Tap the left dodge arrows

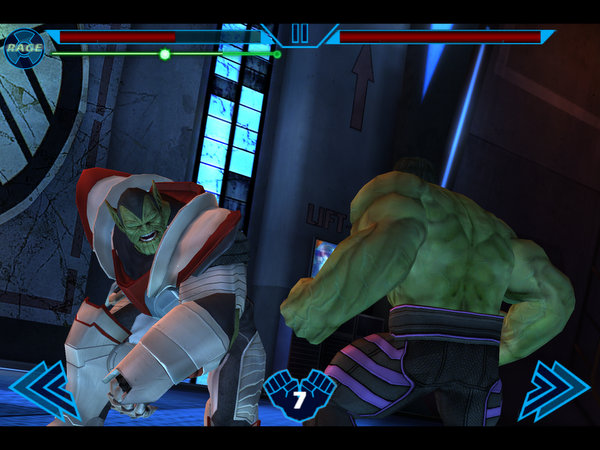(x=44, y=388)
